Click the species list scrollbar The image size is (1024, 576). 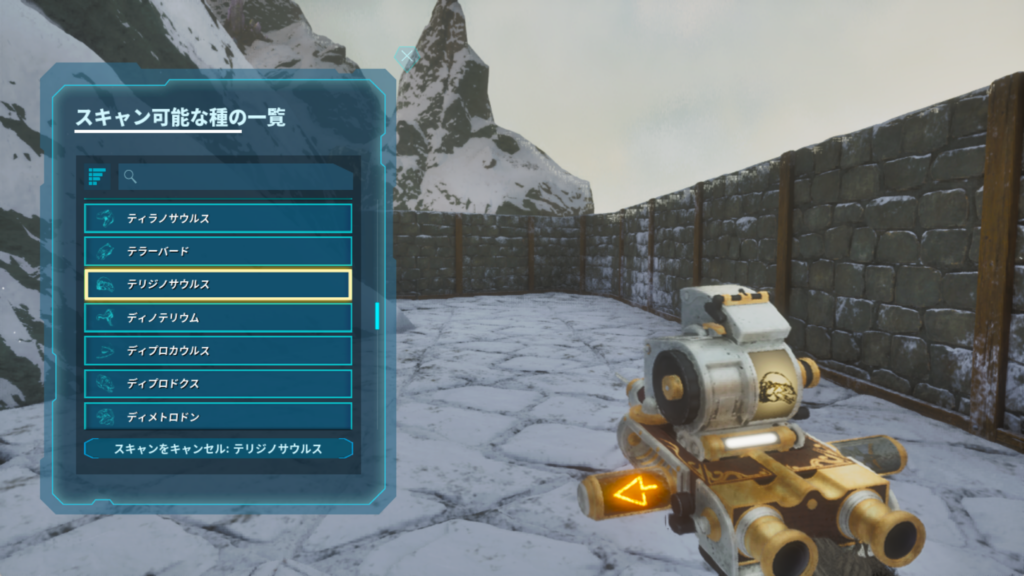pyautogui.click(x=377, y=316)
